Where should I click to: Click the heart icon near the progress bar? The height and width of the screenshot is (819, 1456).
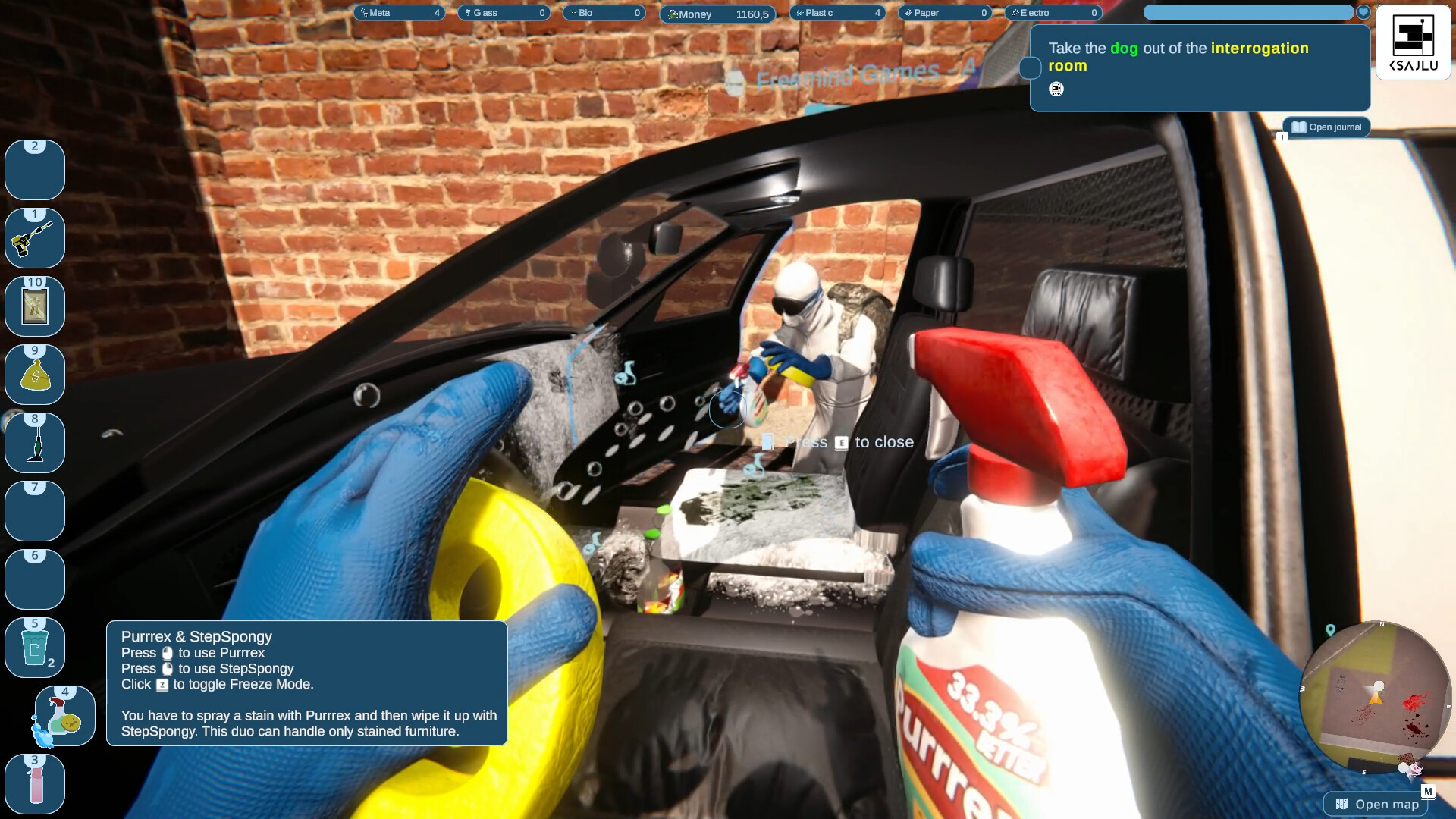1363,12
